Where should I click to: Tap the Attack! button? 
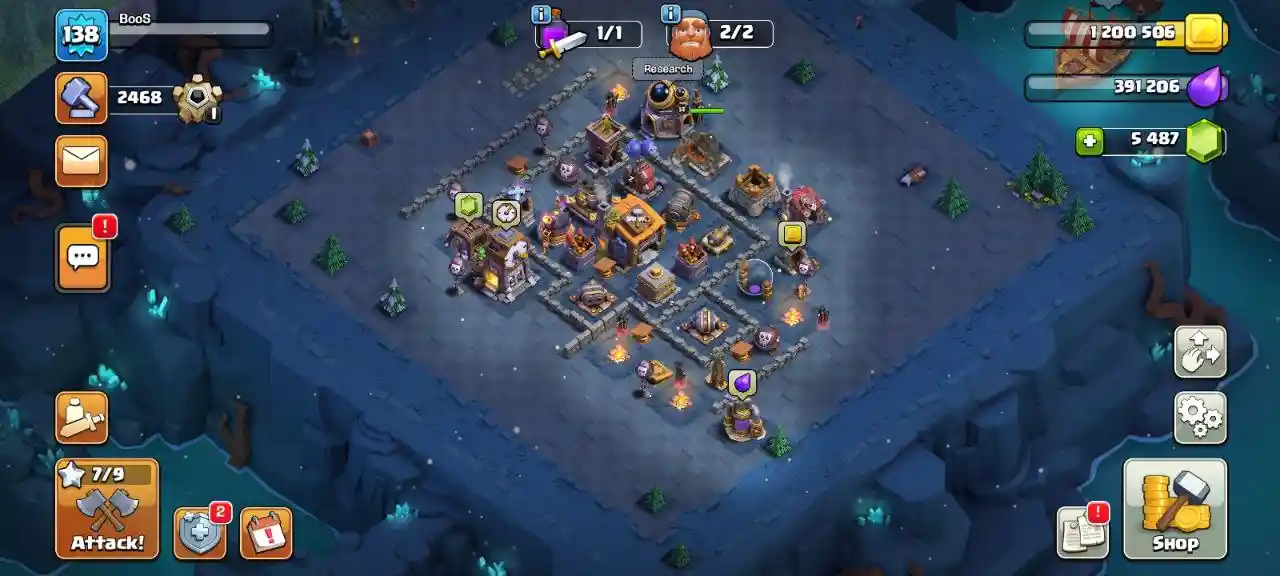pos(107,508)
